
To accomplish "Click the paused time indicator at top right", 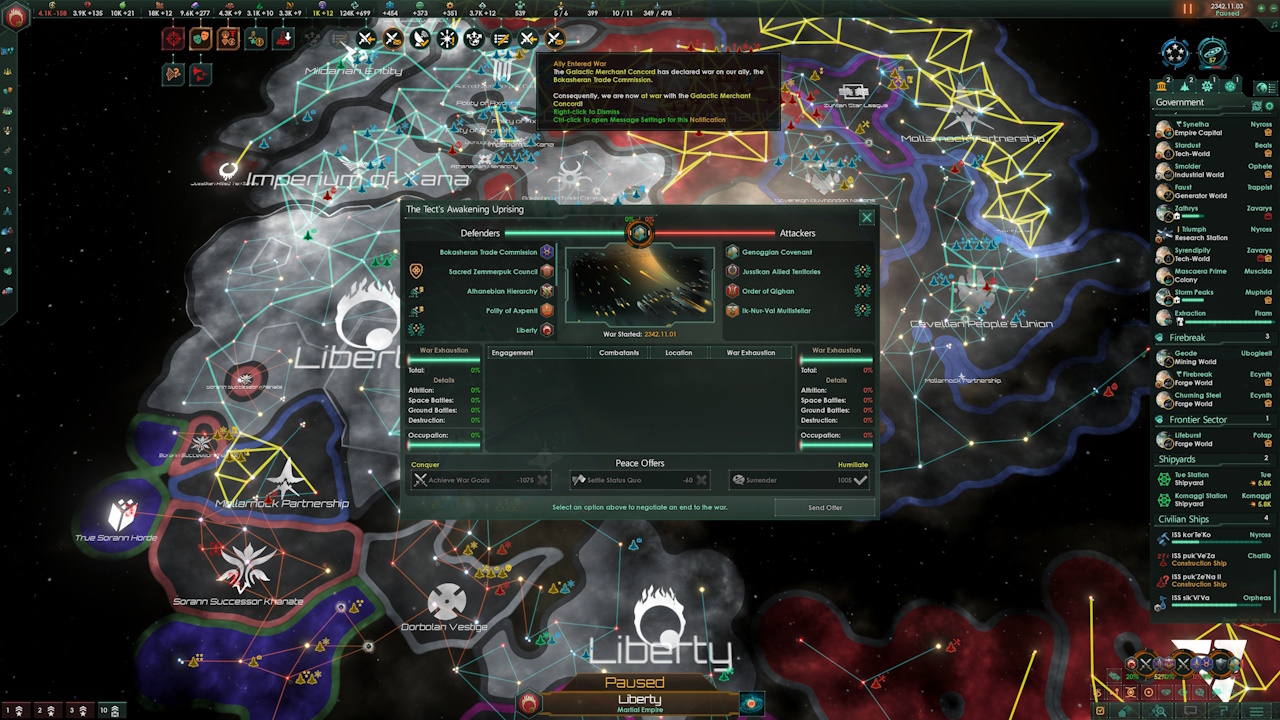I will coord(1188,9).
